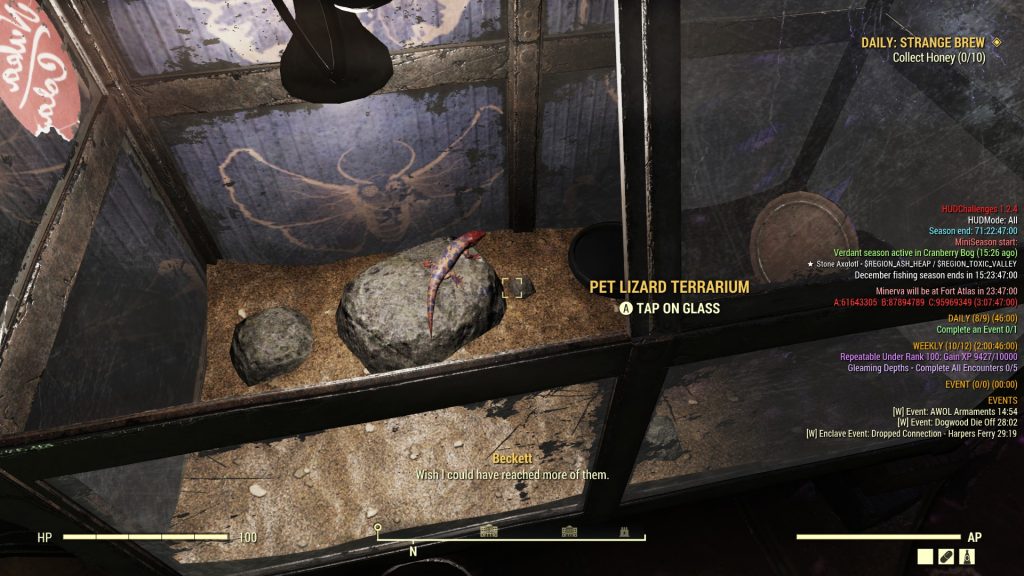Click the diamond quest marker beside Strange Brew
This screenshot has width=1024, height=576.
coord(996,42)
